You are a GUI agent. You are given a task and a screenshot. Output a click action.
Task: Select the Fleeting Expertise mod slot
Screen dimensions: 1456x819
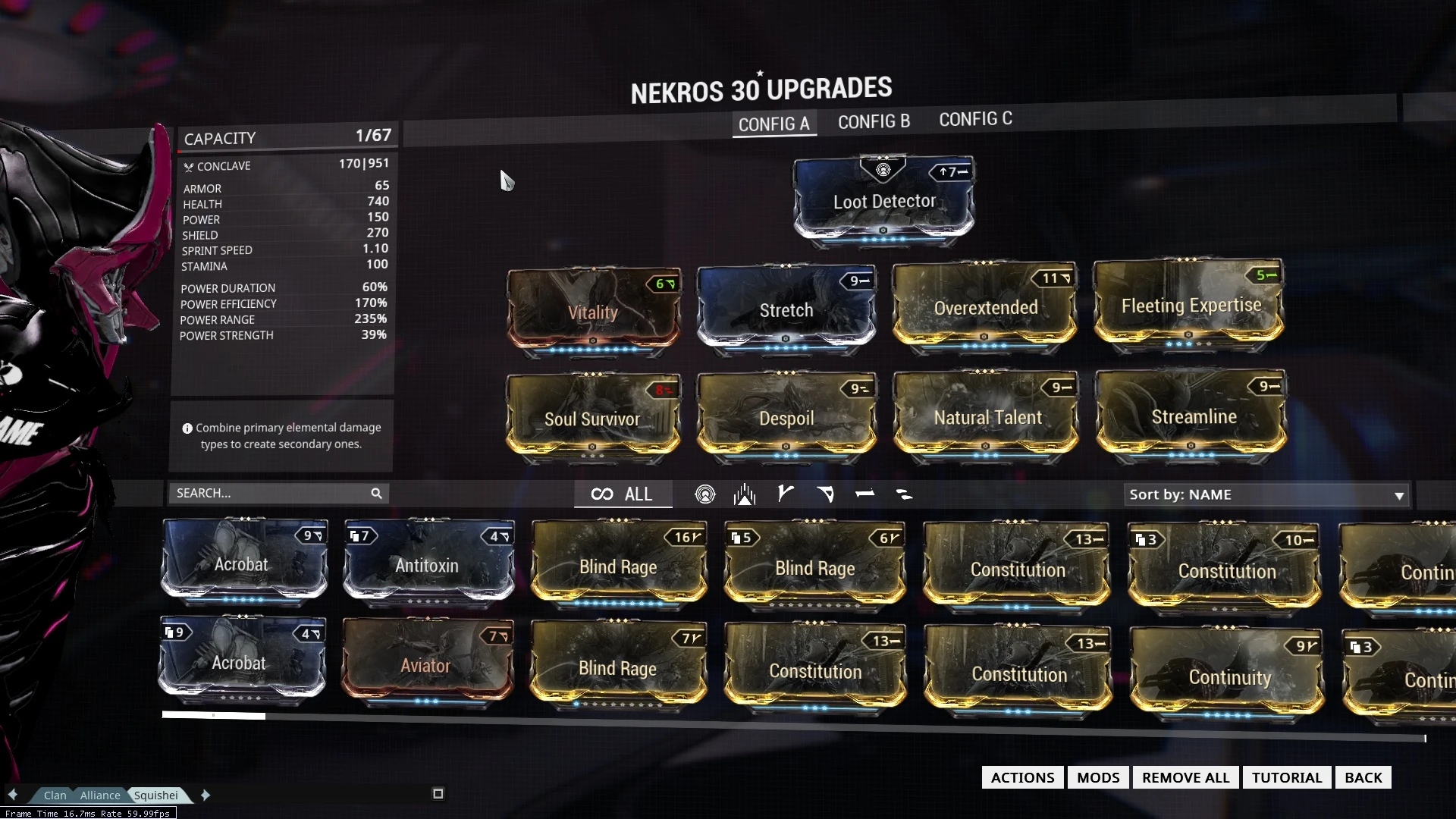(x=1190, y=305)
